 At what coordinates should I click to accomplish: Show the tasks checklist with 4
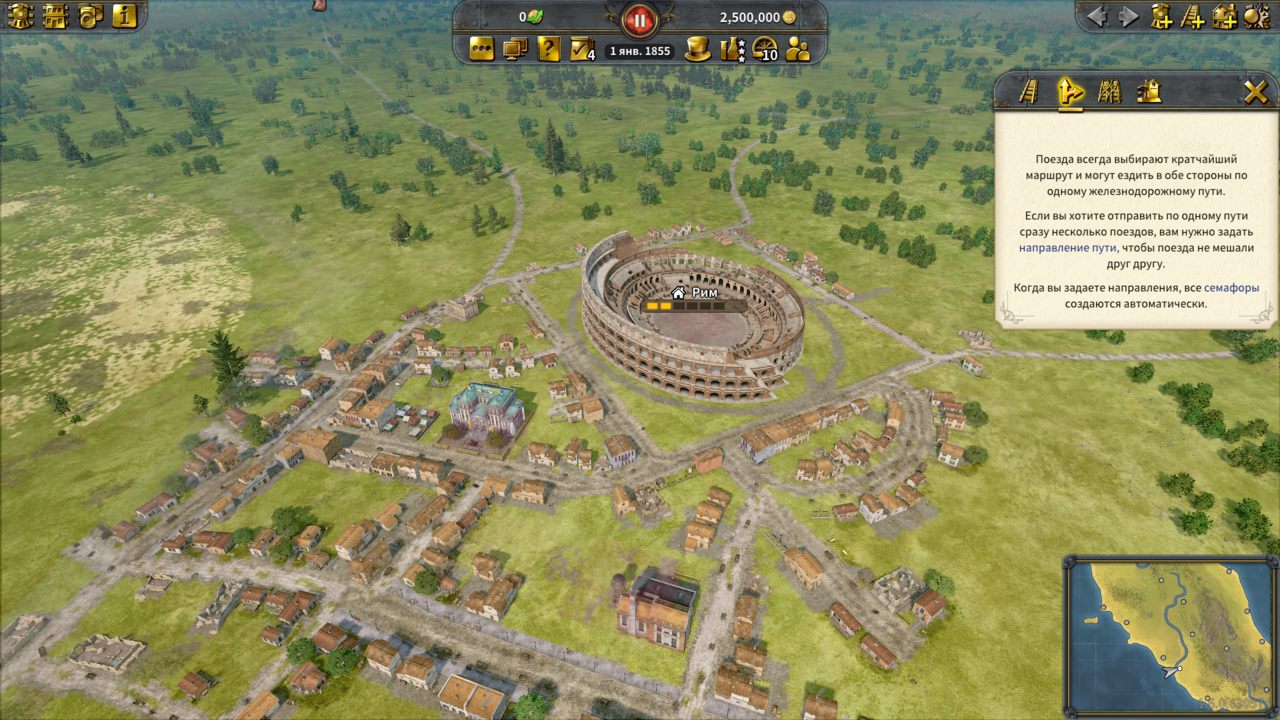tap(582, 49)
